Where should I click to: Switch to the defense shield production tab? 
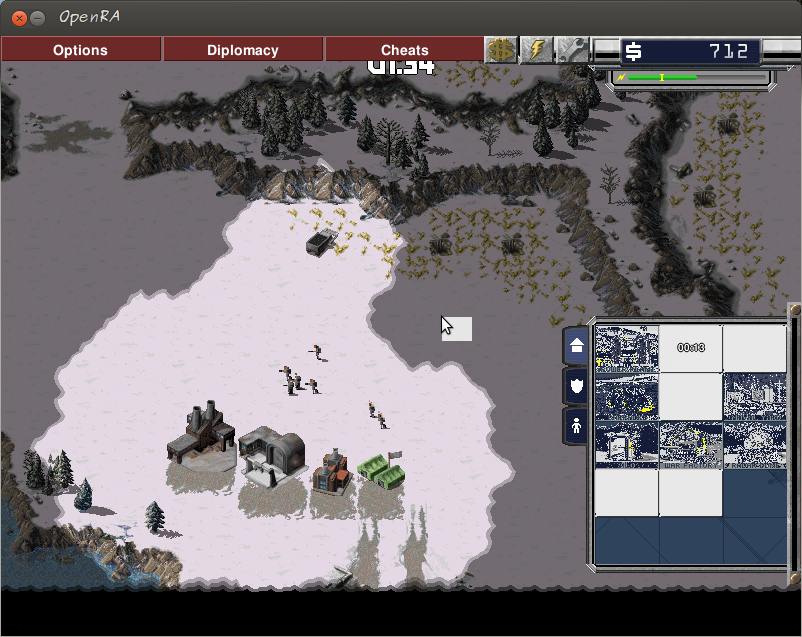[x=577, y=385]
